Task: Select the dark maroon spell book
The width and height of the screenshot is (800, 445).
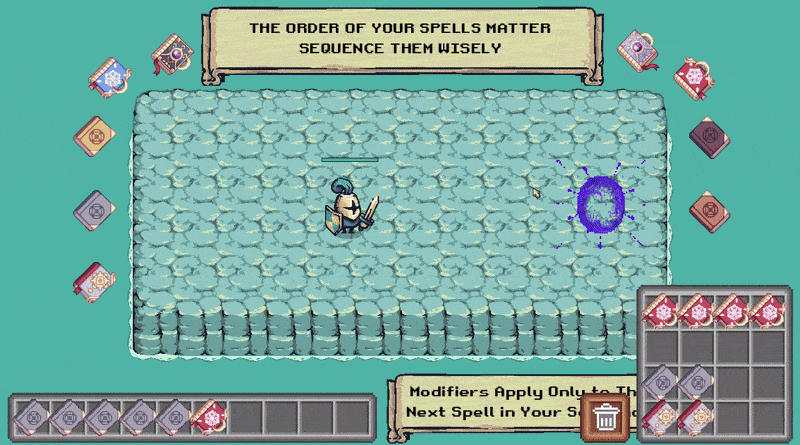Action: (x=709, y=135)
